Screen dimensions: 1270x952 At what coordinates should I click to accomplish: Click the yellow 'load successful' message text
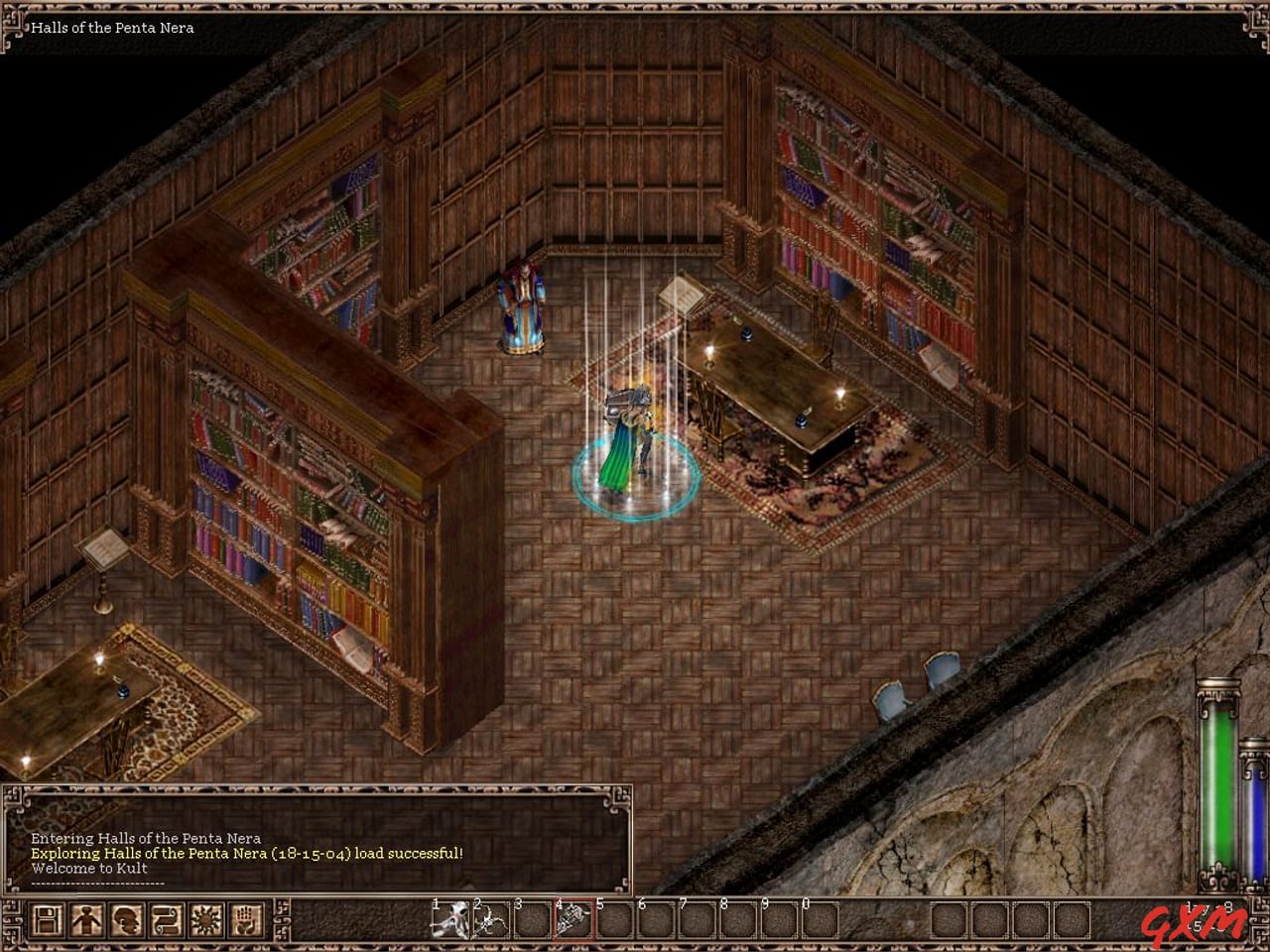point(246,850)
